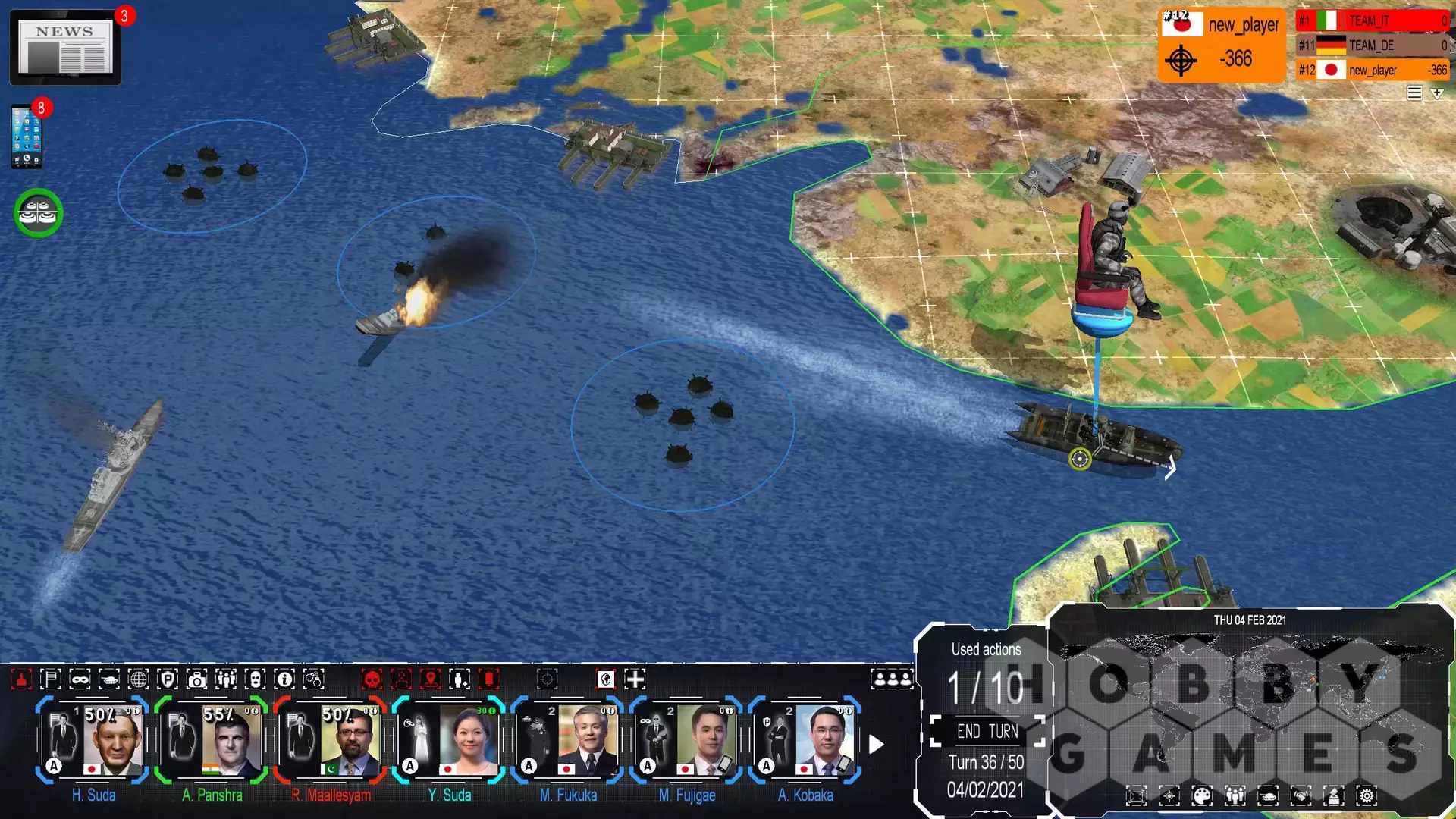The width and height of the screenshot is (1456, 819).
Task: Select the H. Suda character card
Action: pos(93,741)
